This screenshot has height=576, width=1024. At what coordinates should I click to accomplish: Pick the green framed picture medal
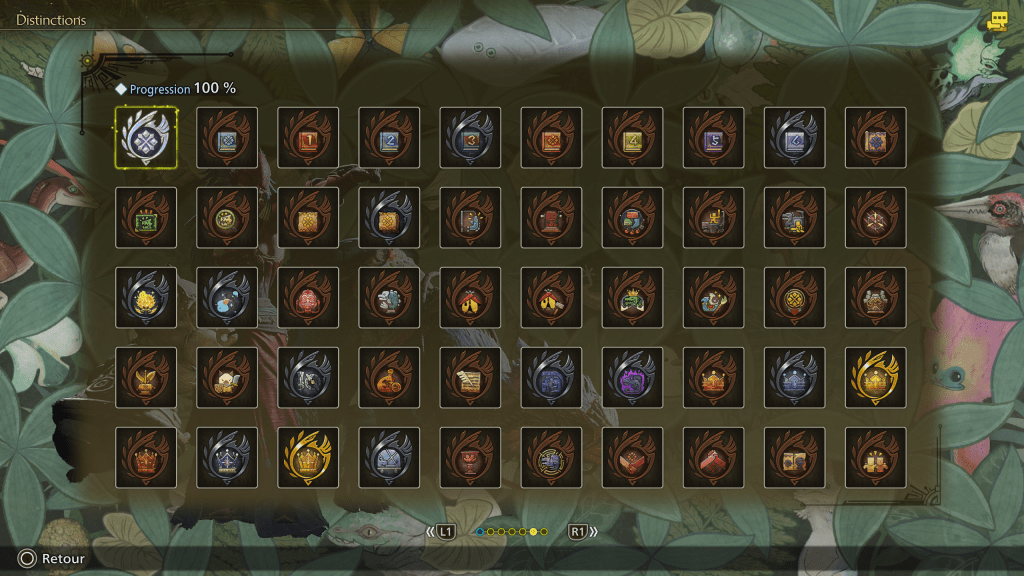click(146, 218)
